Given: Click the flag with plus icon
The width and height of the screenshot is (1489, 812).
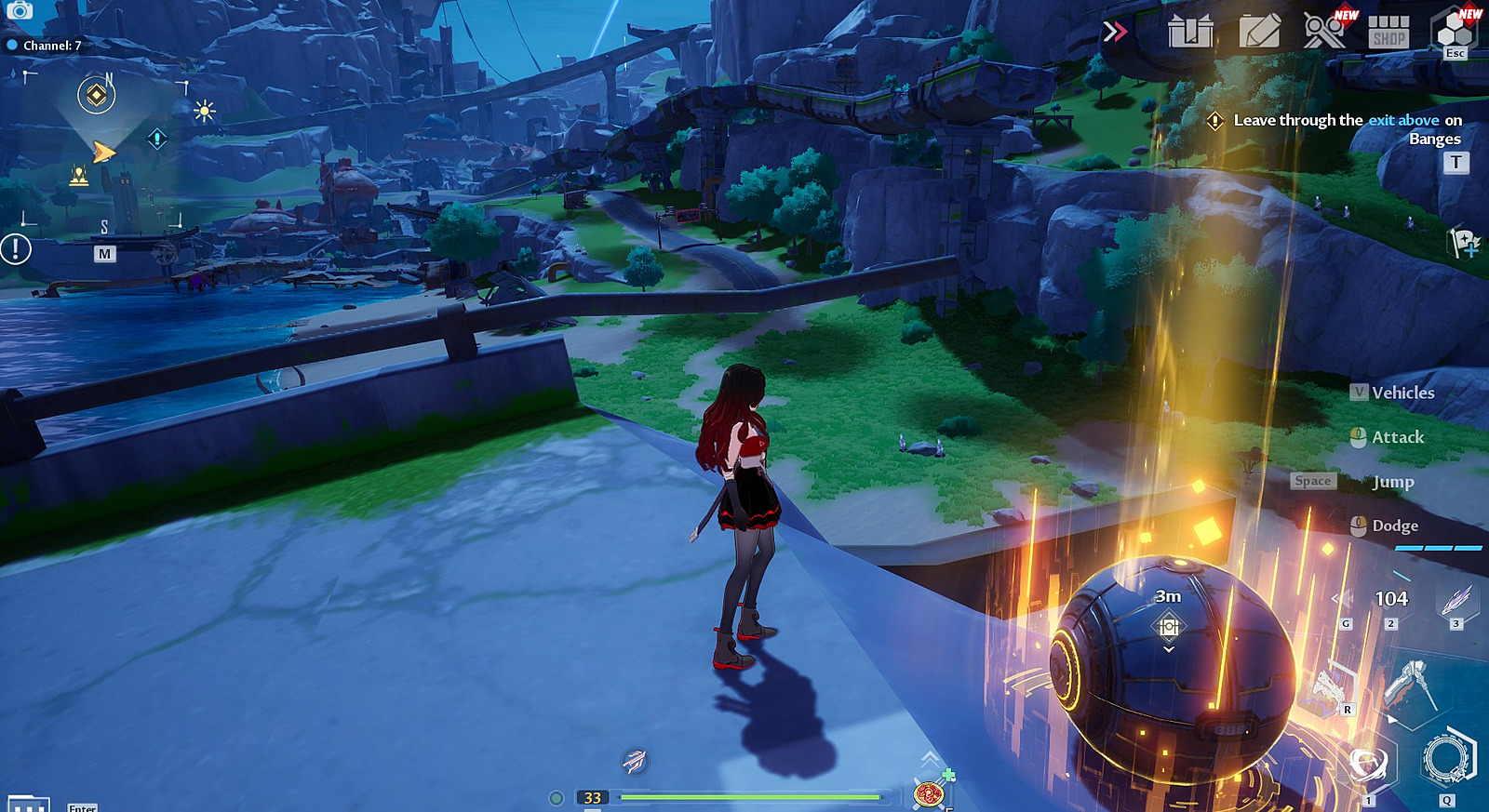Looking at the screenshot, I should pyautogui.click(x=1465, y=244).
